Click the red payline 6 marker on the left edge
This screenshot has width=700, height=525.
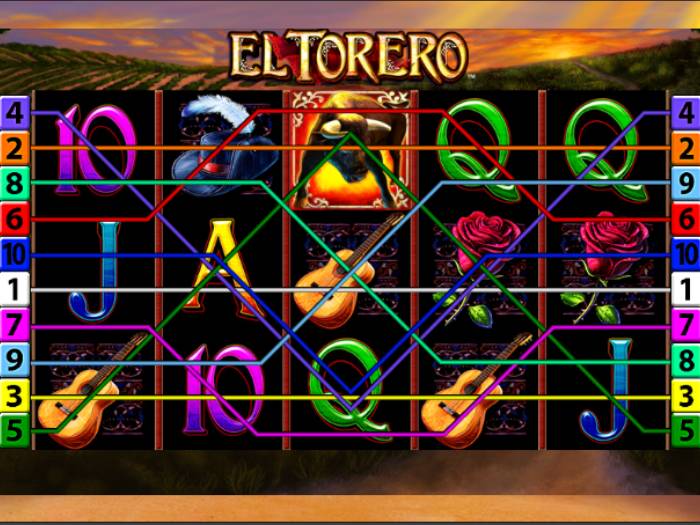14,218
